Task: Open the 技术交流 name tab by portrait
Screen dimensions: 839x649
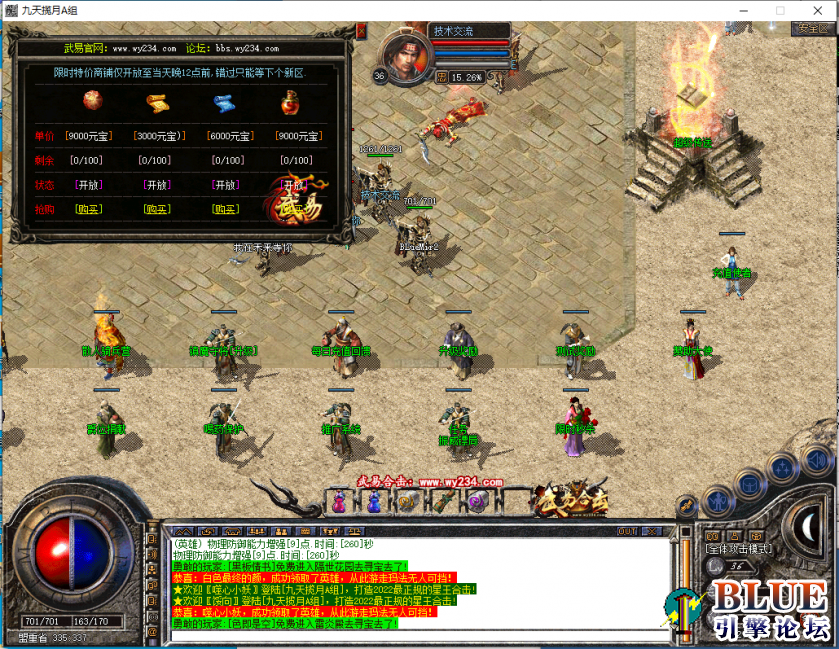Action: point(453,31)
